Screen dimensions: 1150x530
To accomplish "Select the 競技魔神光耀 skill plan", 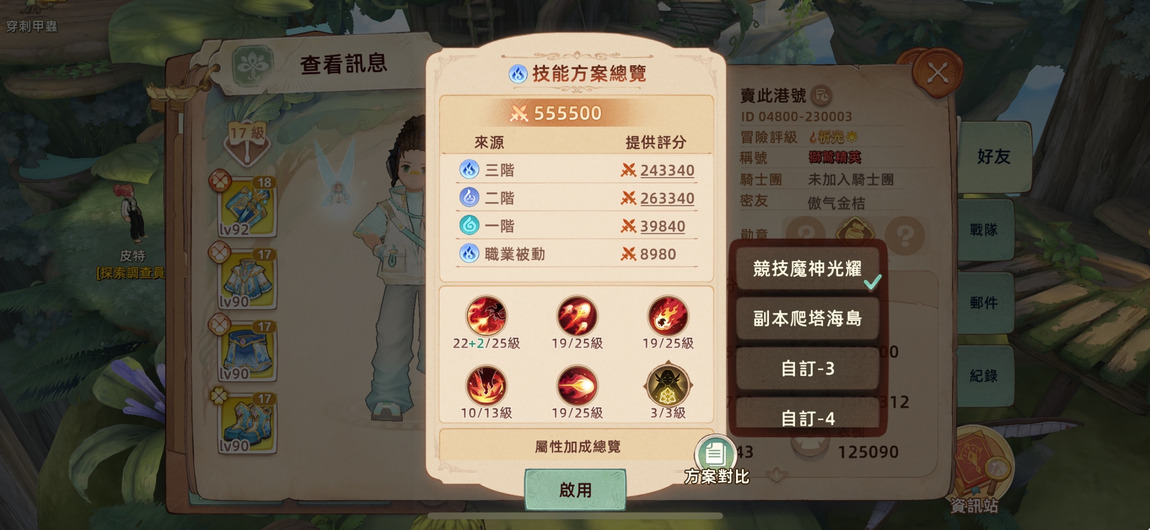I will coord(807,268).
